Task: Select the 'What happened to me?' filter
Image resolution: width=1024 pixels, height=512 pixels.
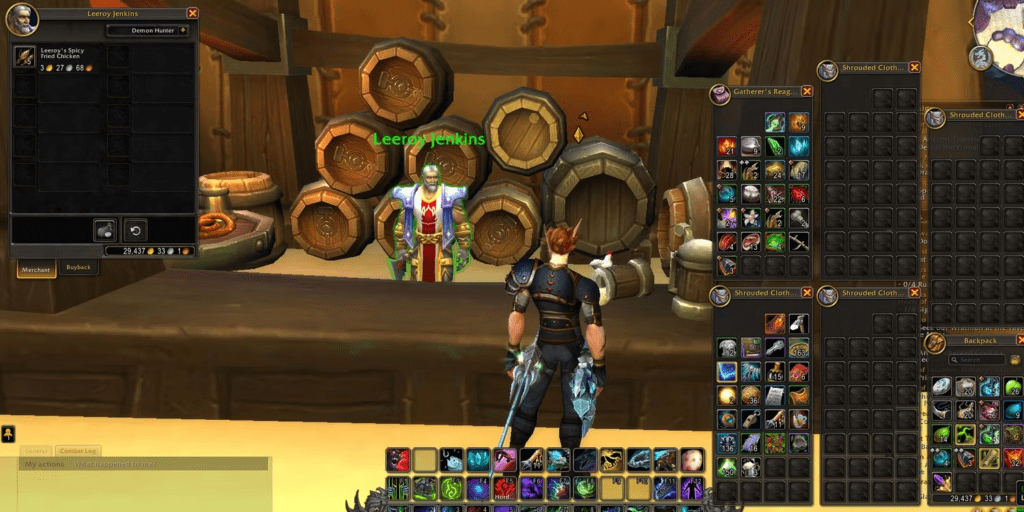Action: click(x=115, y=464)
